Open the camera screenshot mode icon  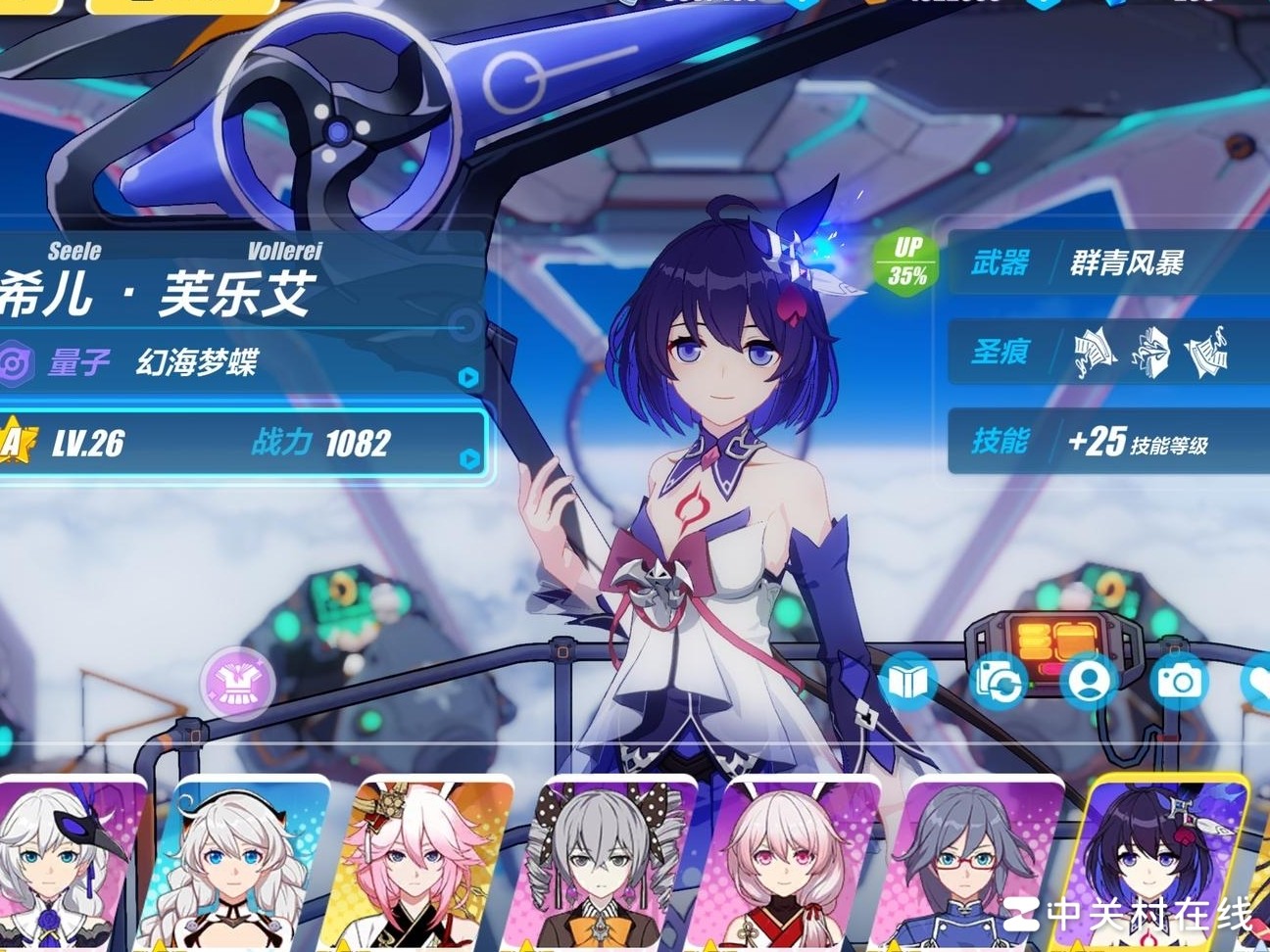tap(1181, 680)
